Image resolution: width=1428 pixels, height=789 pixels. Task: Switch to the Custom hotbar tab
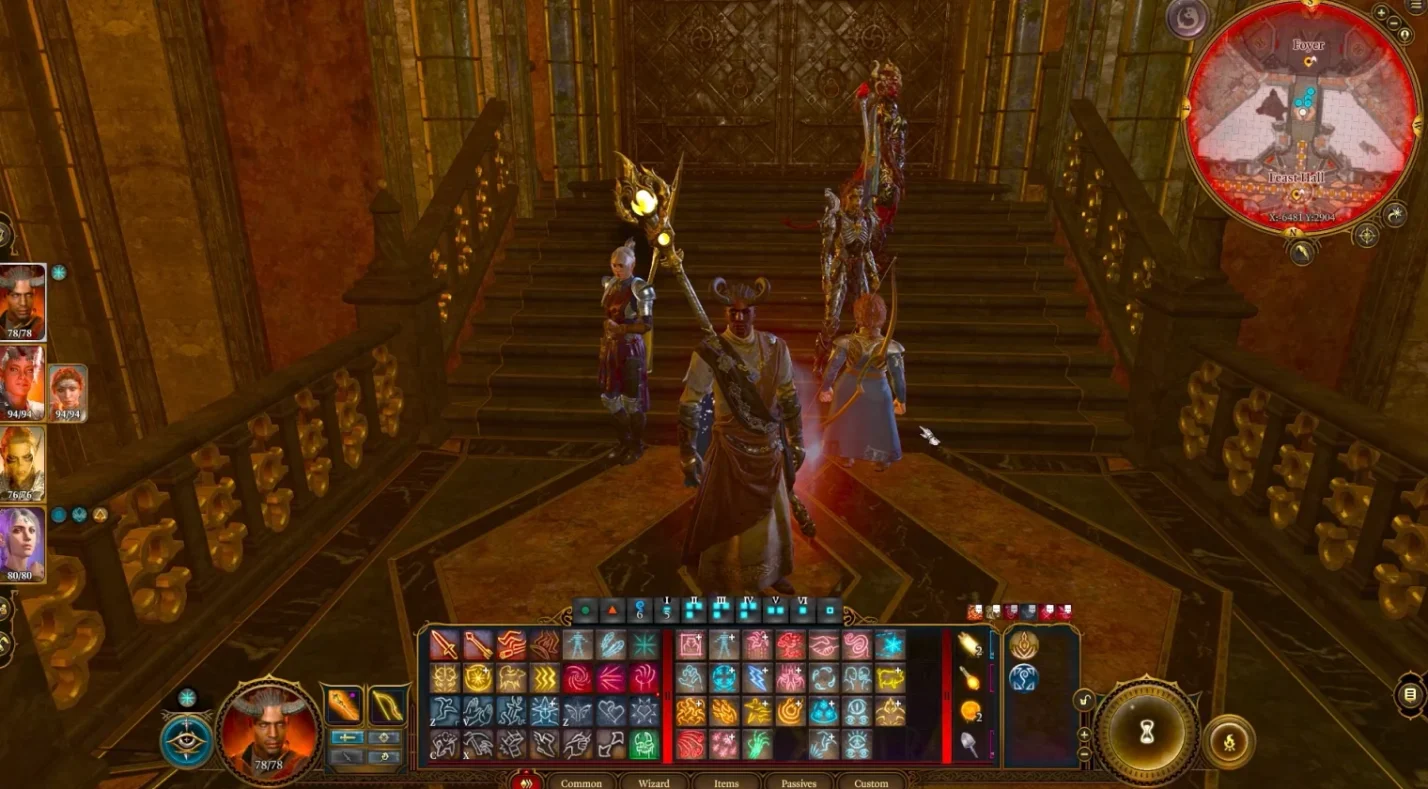click(871, 782)
